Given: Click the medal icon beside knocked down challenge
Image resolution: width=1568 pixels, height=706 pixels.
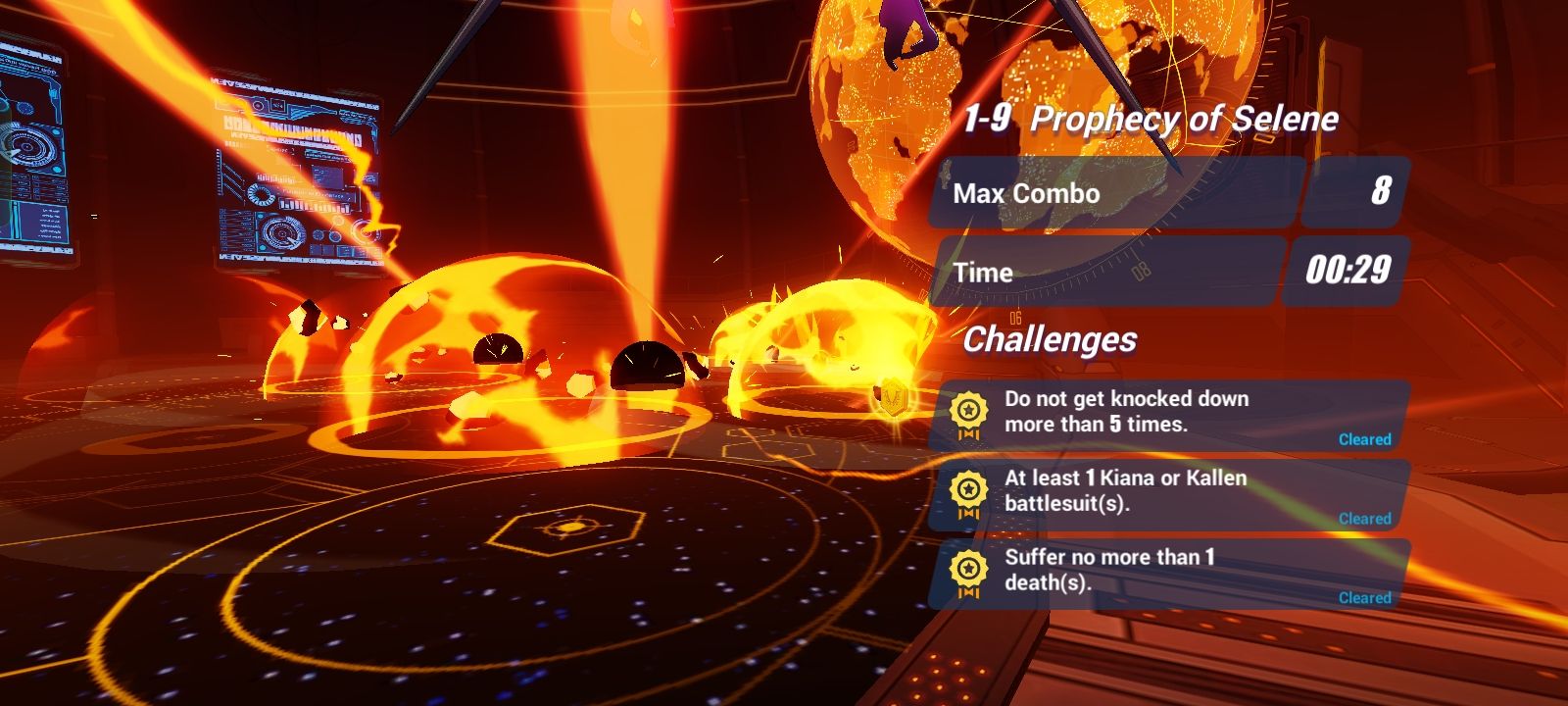Looking at the screenshot, I should [x=969, y=409].
